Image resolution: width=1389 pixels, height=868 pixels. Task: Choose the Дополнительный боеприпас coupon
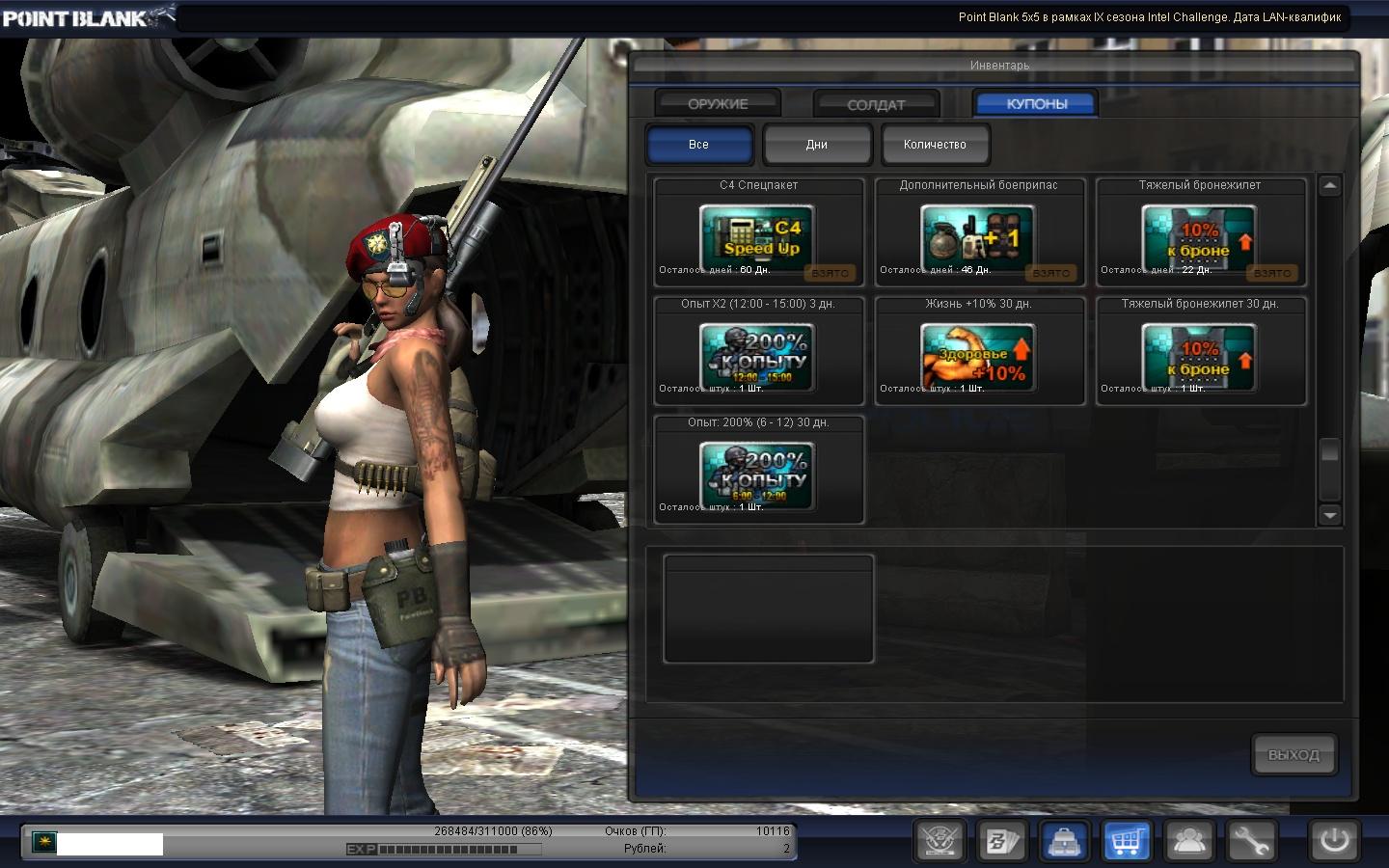pyautogui.click(x=979, y=234)
